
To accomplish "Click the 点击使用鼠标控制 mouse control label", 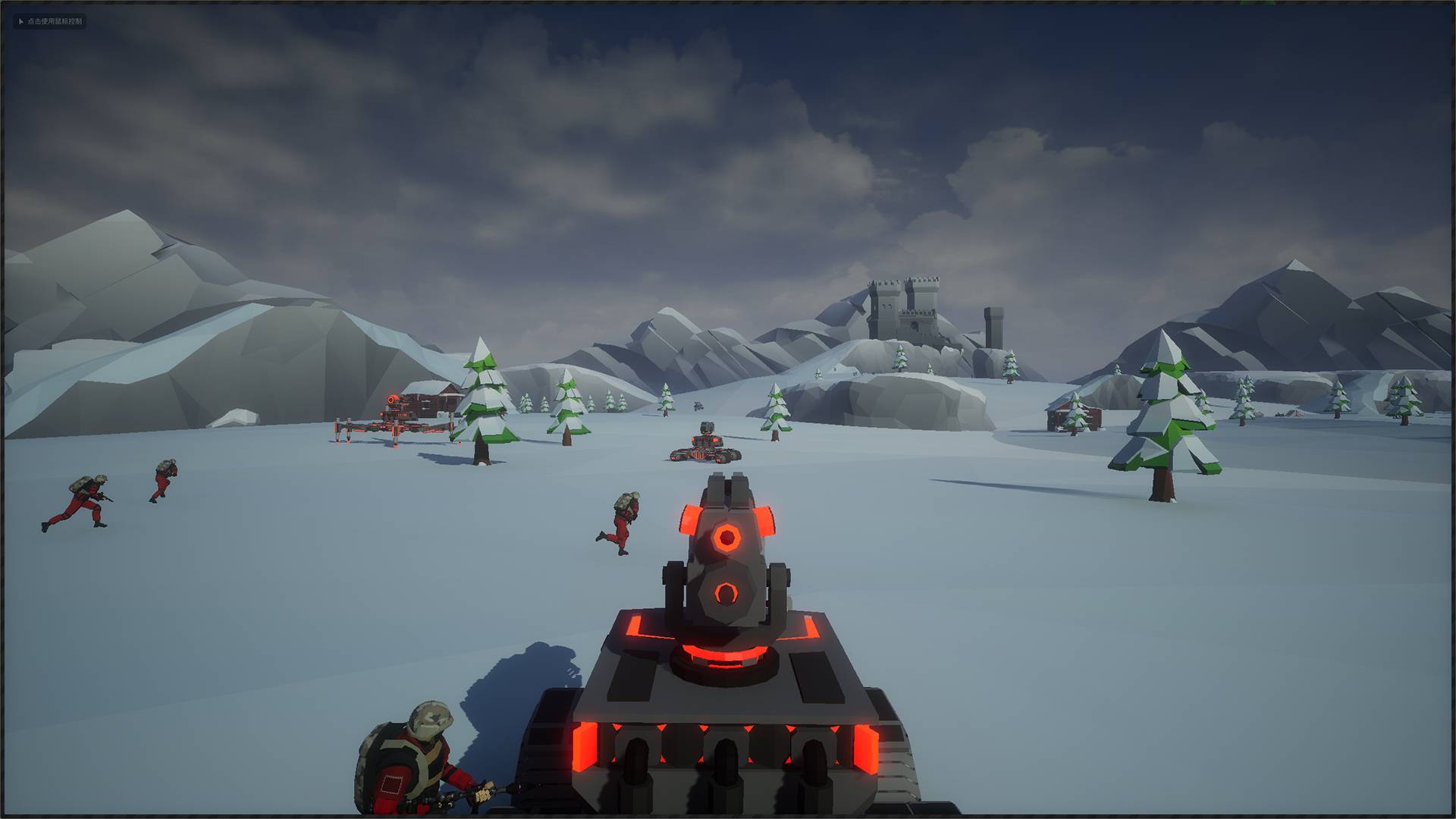I will 50,21.
